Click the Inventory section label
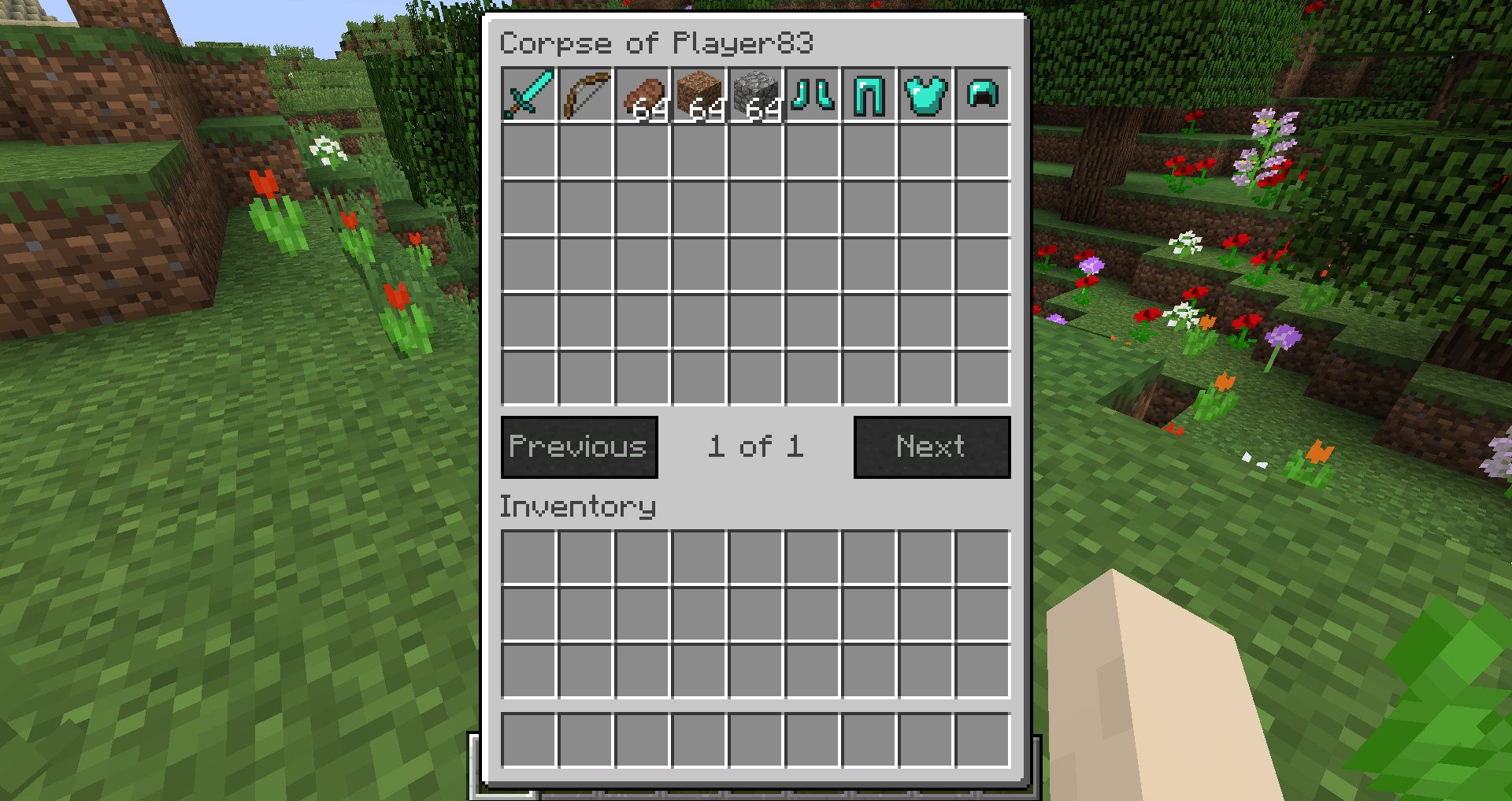 click(579, 506)
